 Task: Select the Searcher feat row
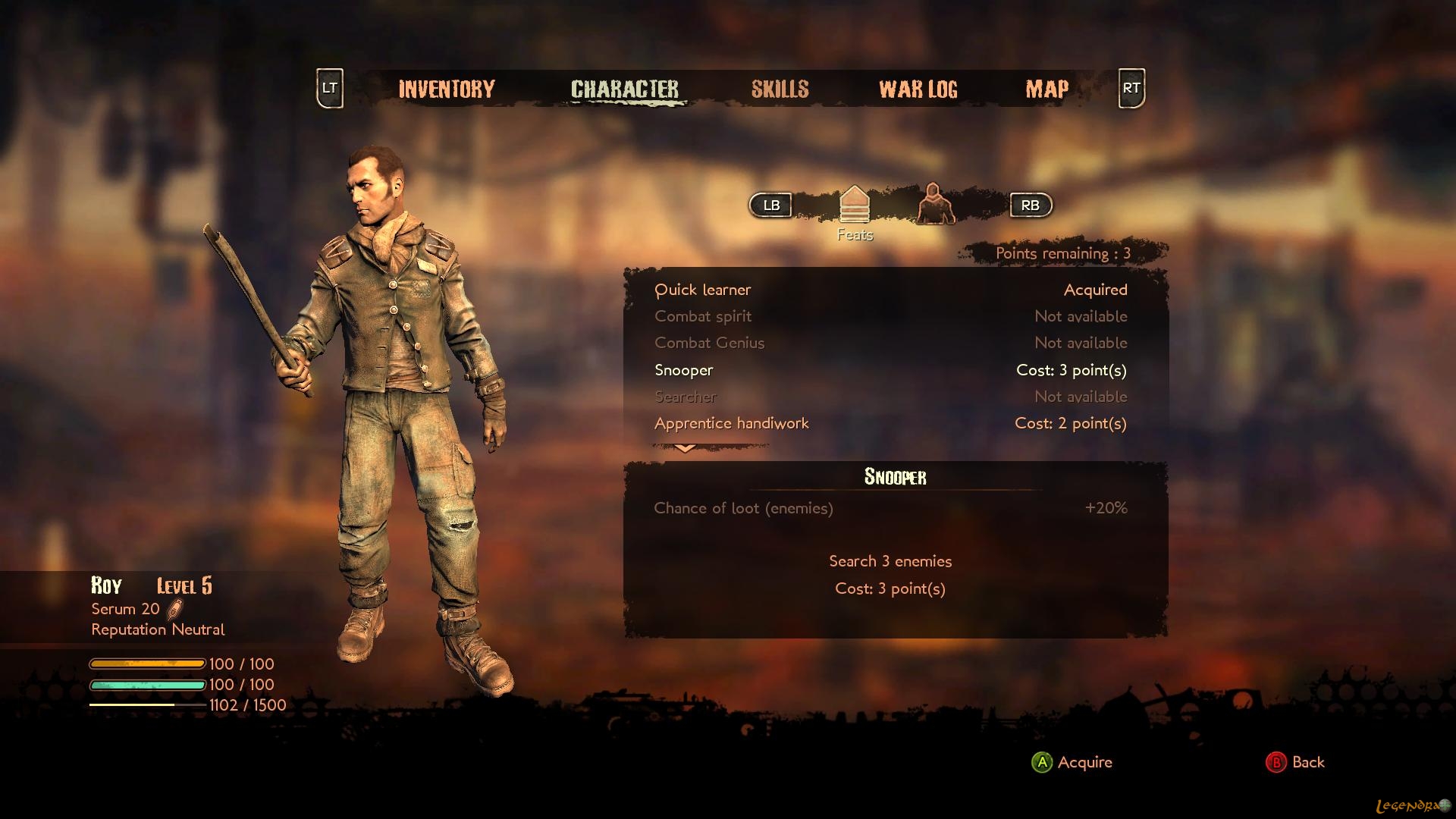(686, 397)
